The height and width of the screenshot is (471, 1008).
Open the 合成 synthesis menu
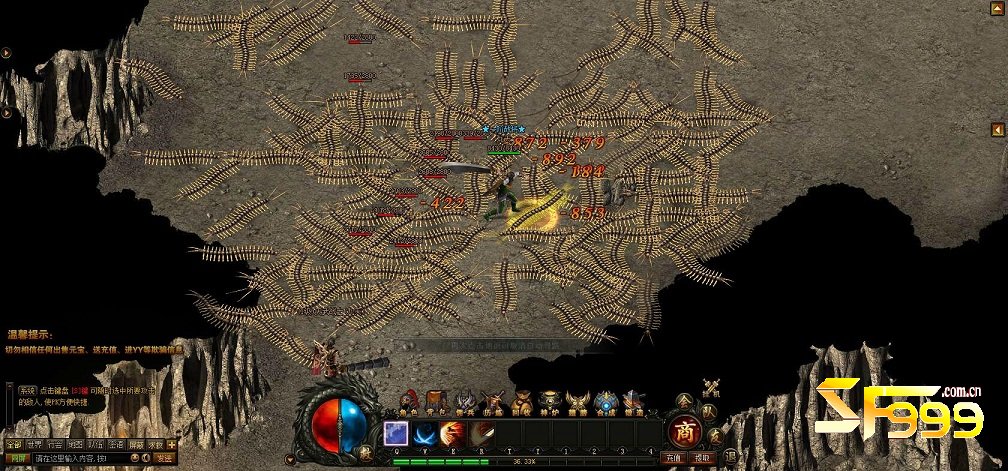tap(605, 402)
